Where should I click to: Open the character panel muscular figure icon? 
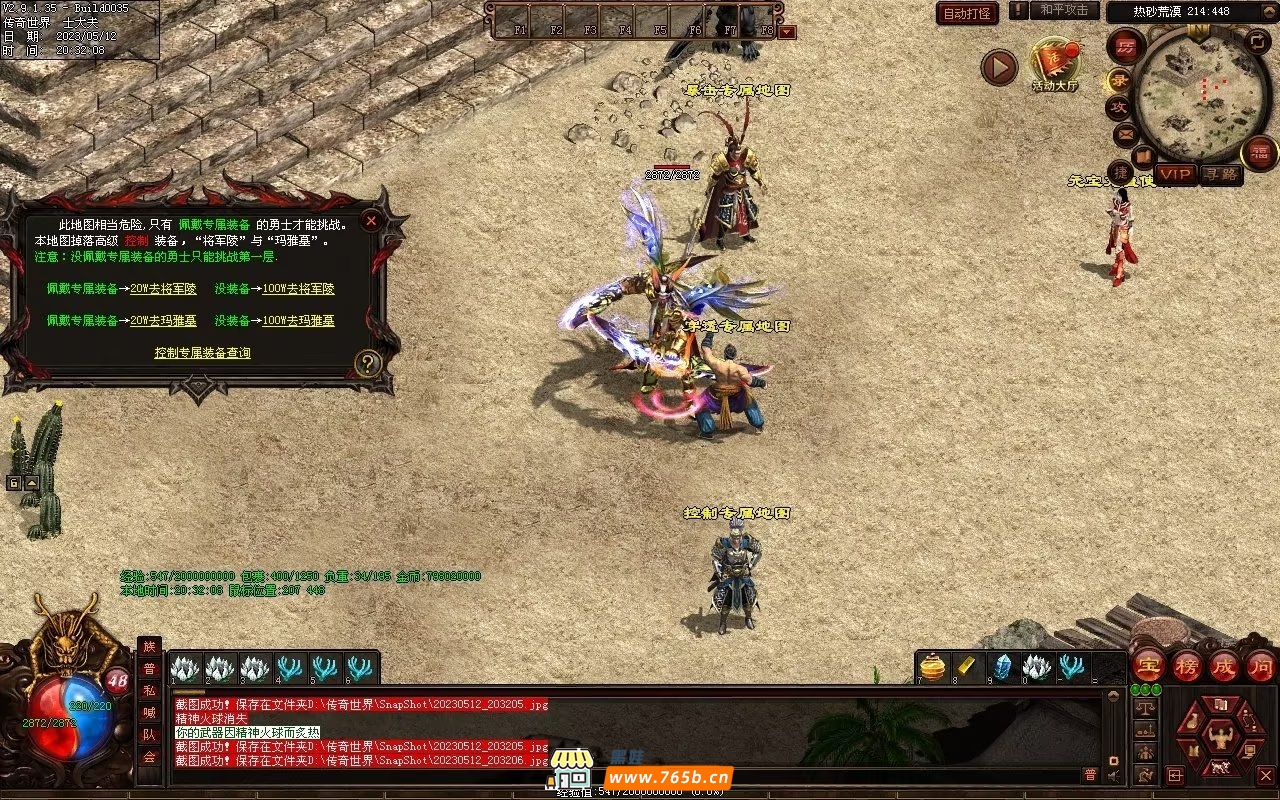click(x=1219, y=738)
